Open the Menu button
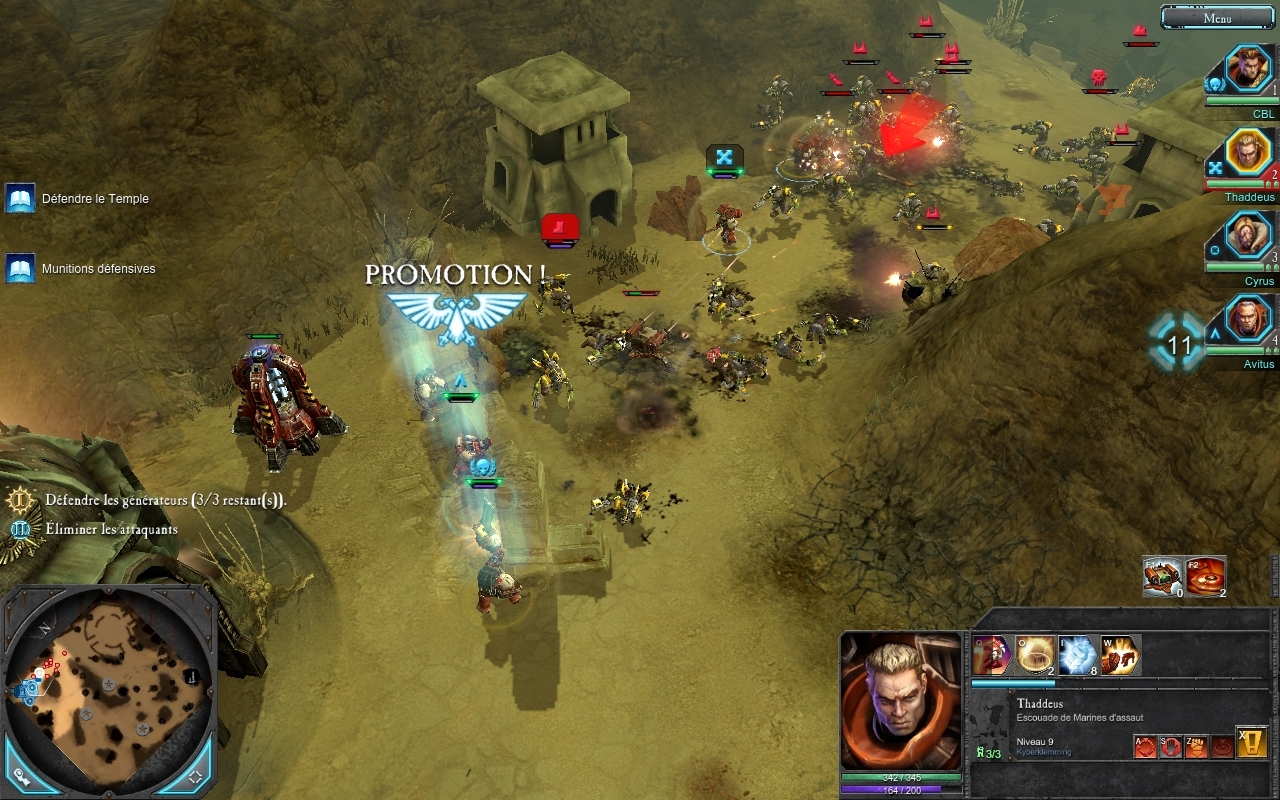 click(1217, 18)
